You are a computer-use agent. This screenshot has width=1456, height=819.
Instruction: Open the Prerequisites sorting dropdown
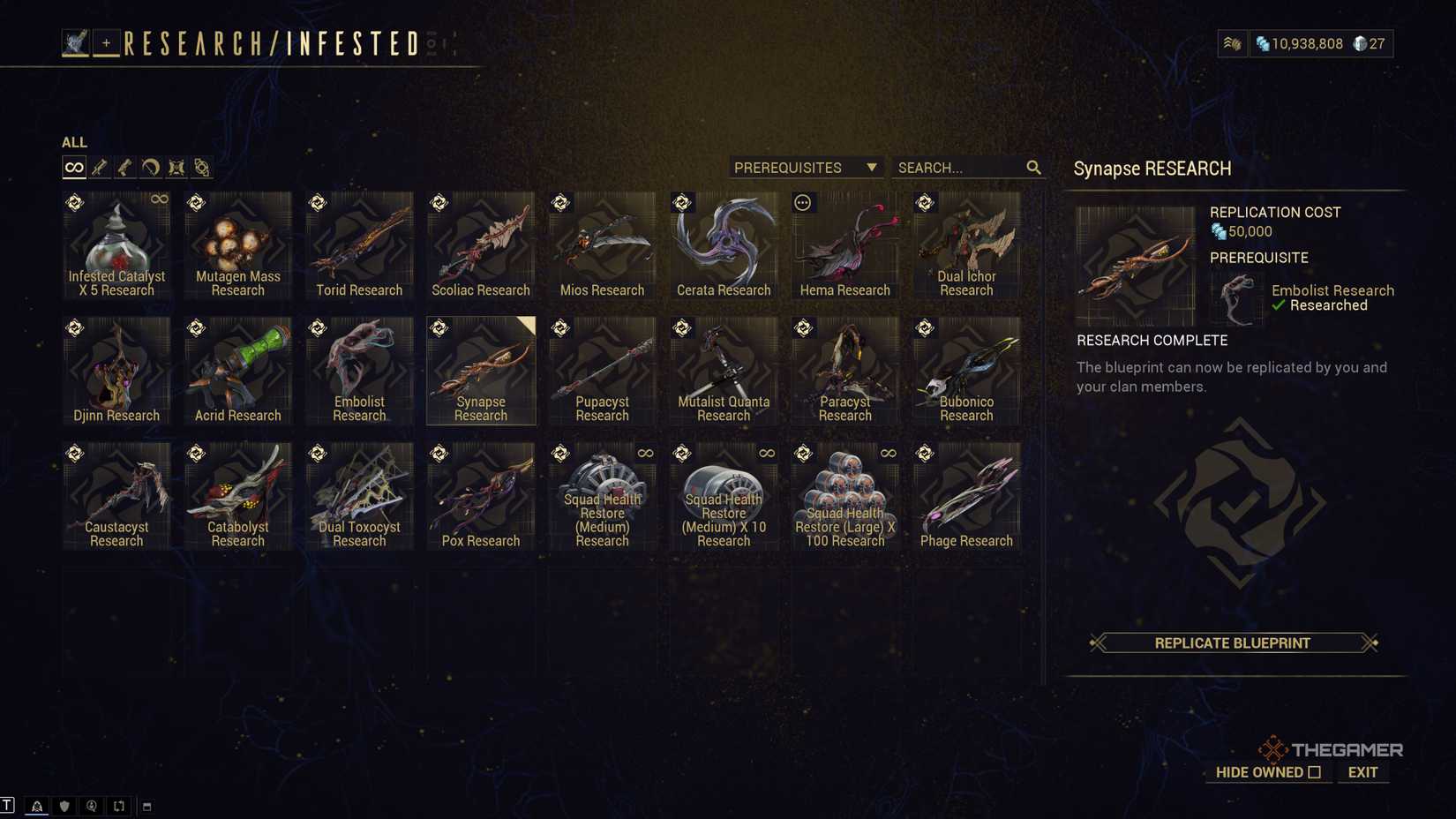click(x=804, y=167)
